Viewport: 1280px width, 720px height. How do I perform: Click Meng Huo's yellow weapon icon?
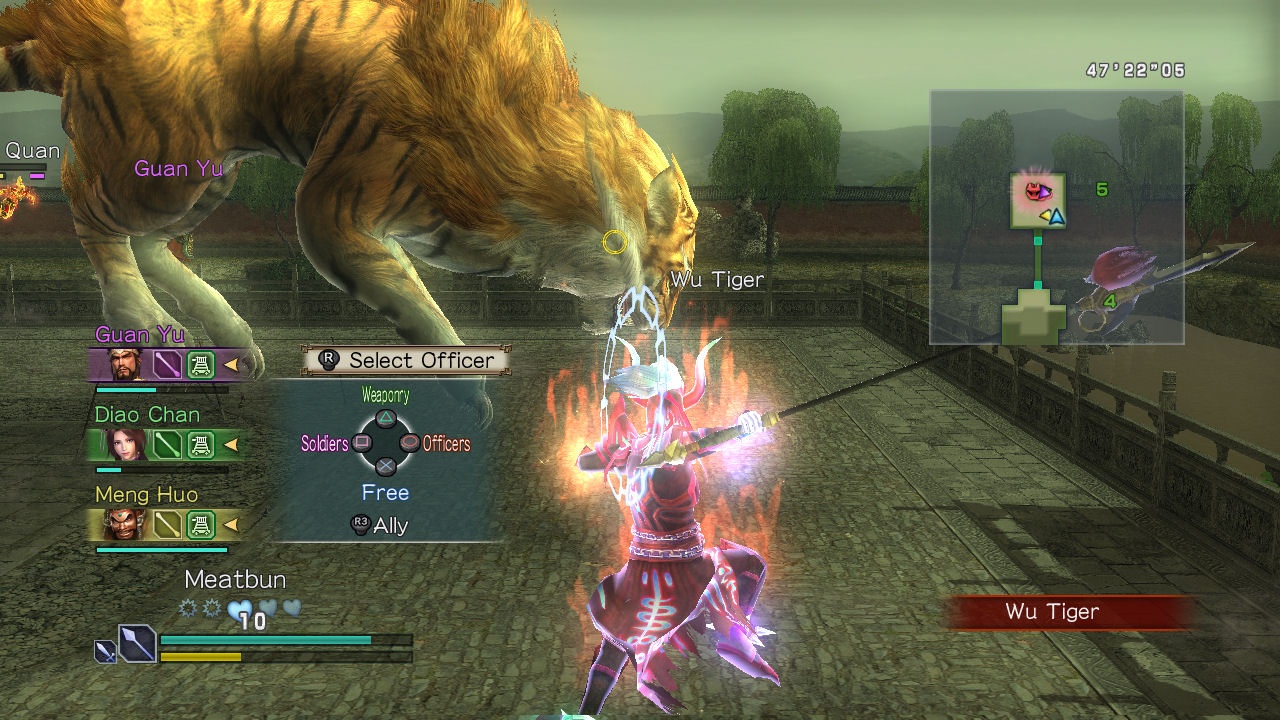167,523
